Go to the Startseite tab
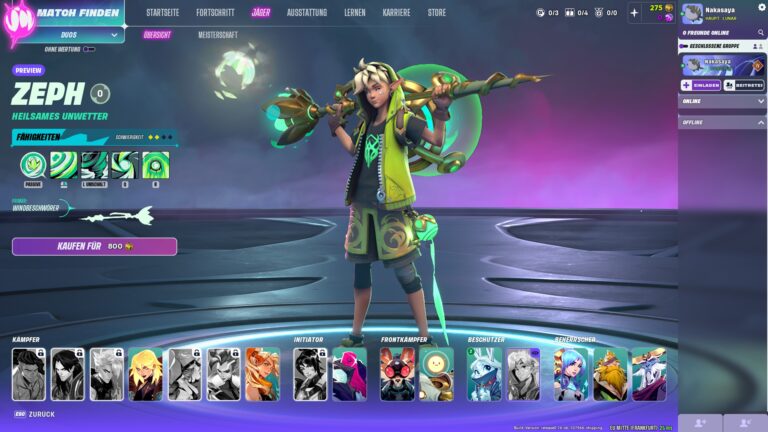This screenshot has width=768, height=432. tap(163, 13)
